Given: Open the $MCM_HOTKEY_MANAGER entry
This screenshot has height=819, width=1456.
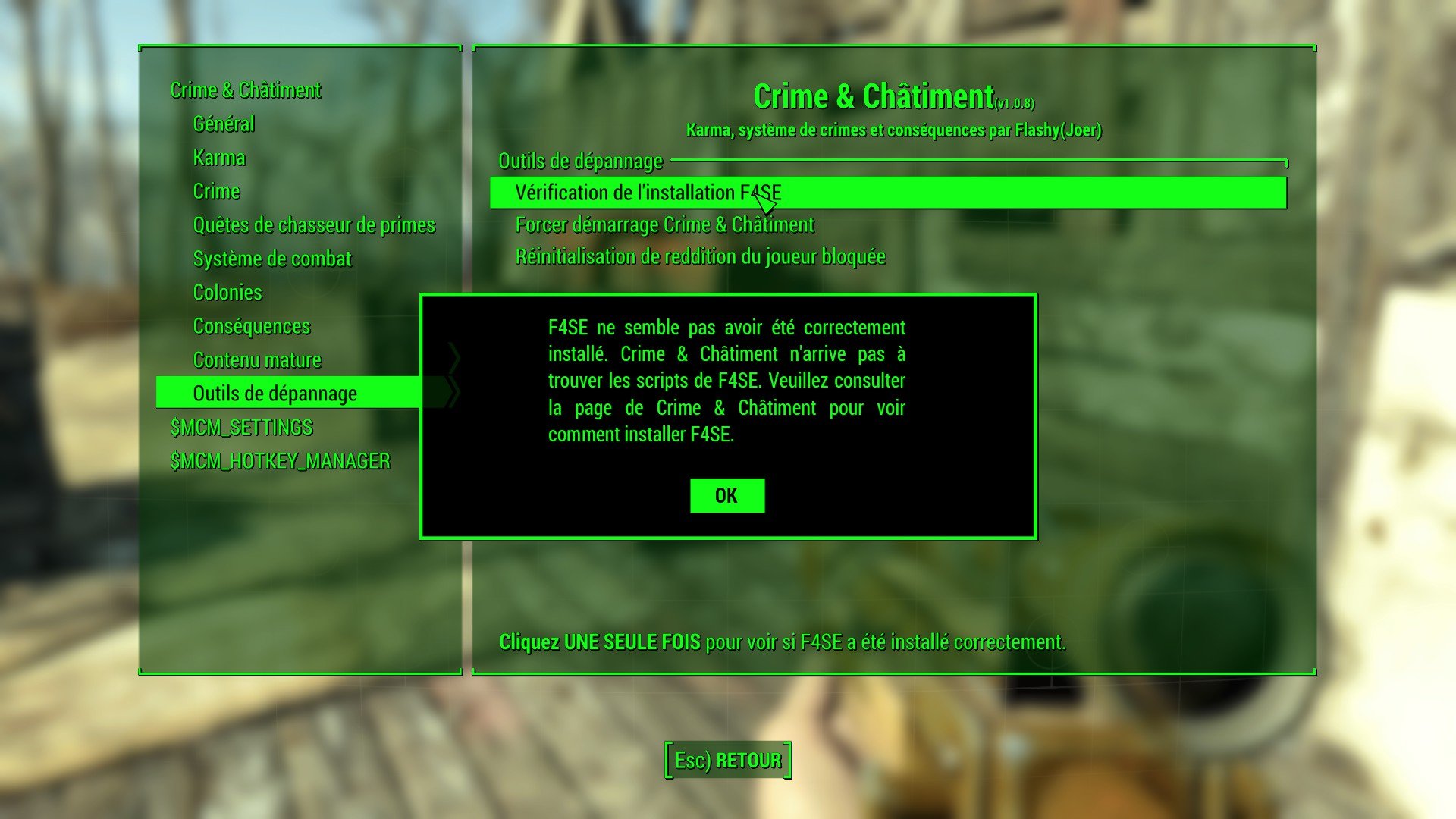Looking at the screenshot, I should (281, 461).
